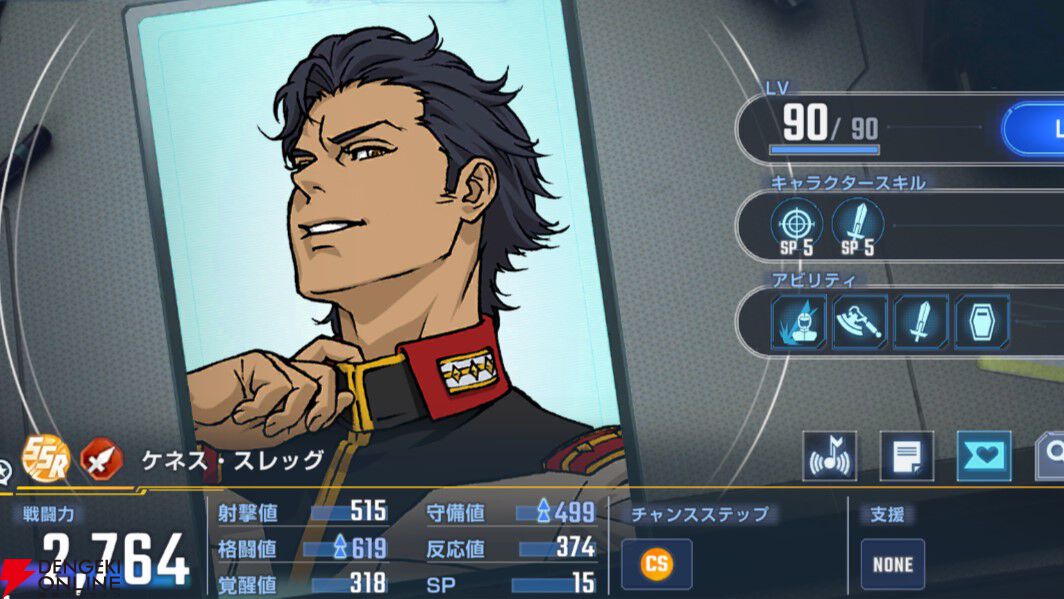This screenshot has height=599, width=1064.
Task: View the hexagonal shield ability
Action: coord(981,322)
